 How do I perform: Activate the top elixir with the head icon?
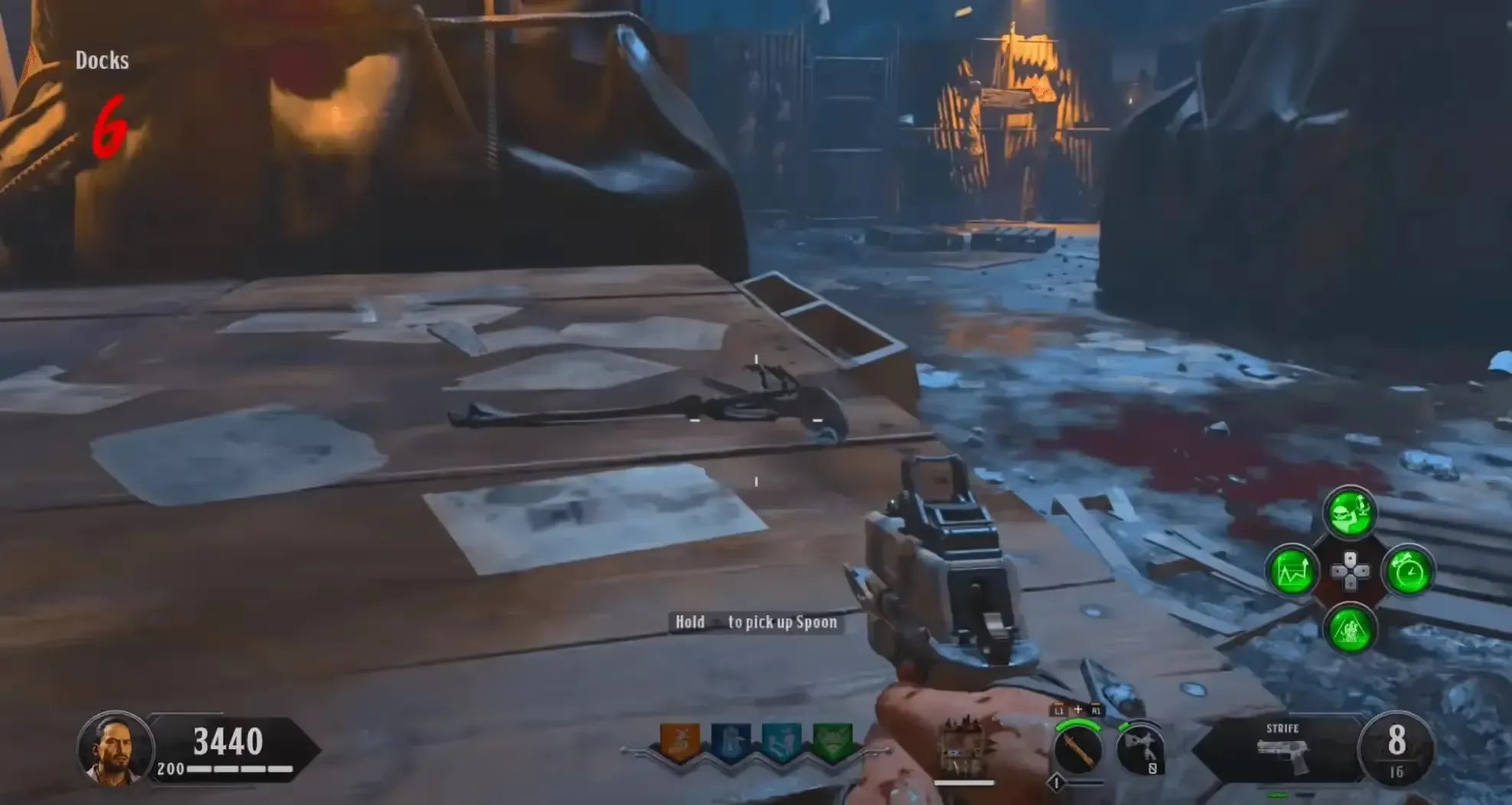click(x=1350, y=513)
